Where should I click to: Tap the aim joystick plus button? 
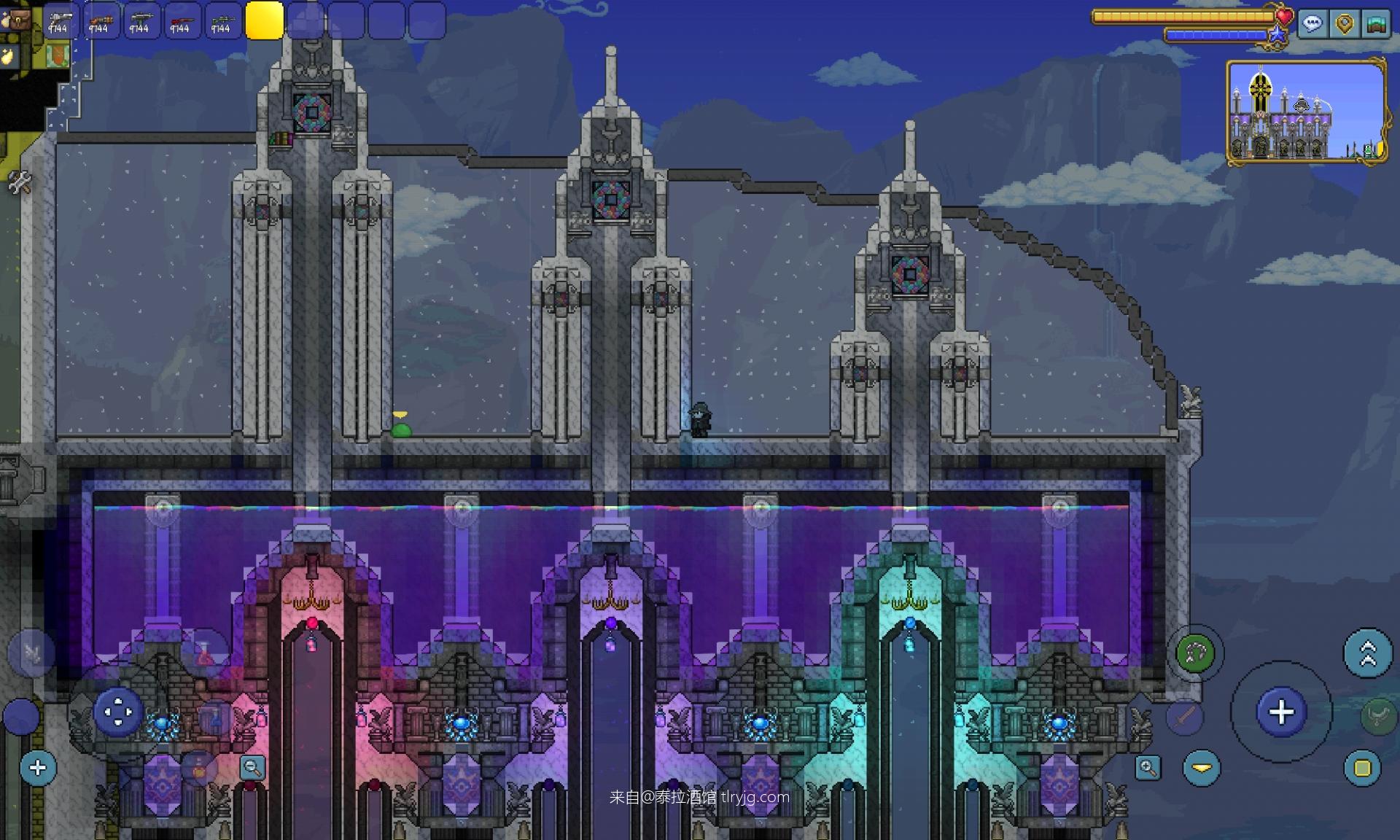1281,712
